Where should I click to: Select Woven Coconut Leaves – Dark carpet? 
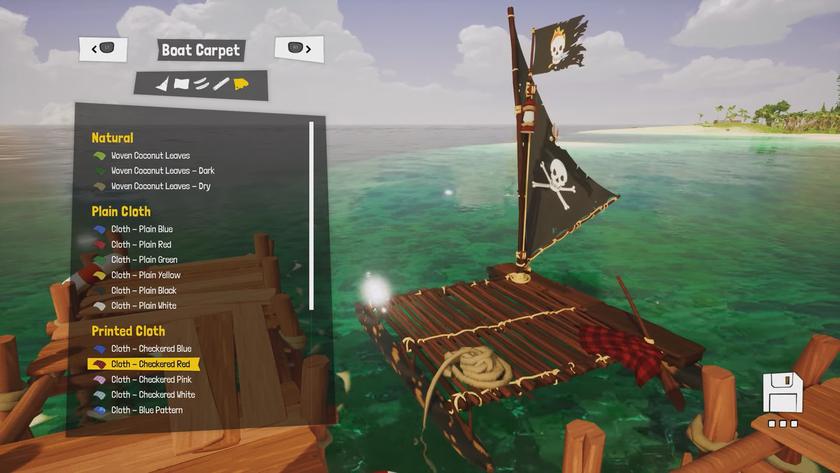pyautogui.click(x=162, y=171)
